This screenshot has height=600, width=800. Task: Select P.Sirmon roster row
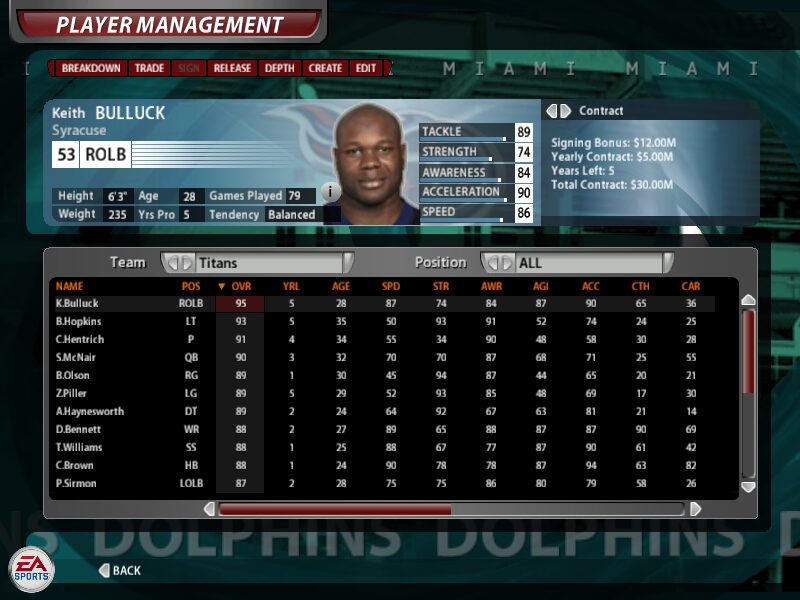pos(77,484)
